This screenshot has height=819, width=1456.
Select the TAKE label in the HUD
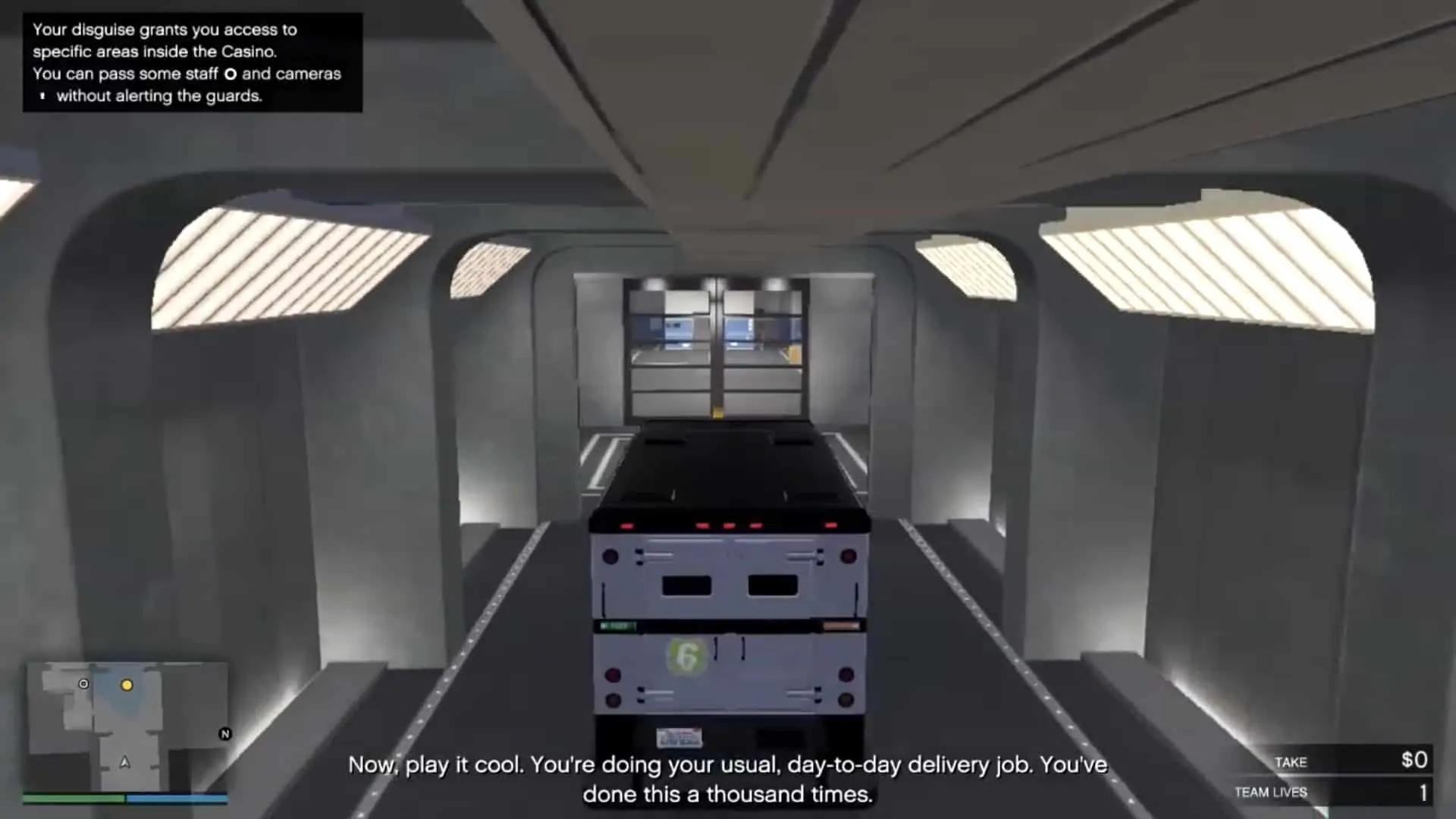tap(1290, 763)
